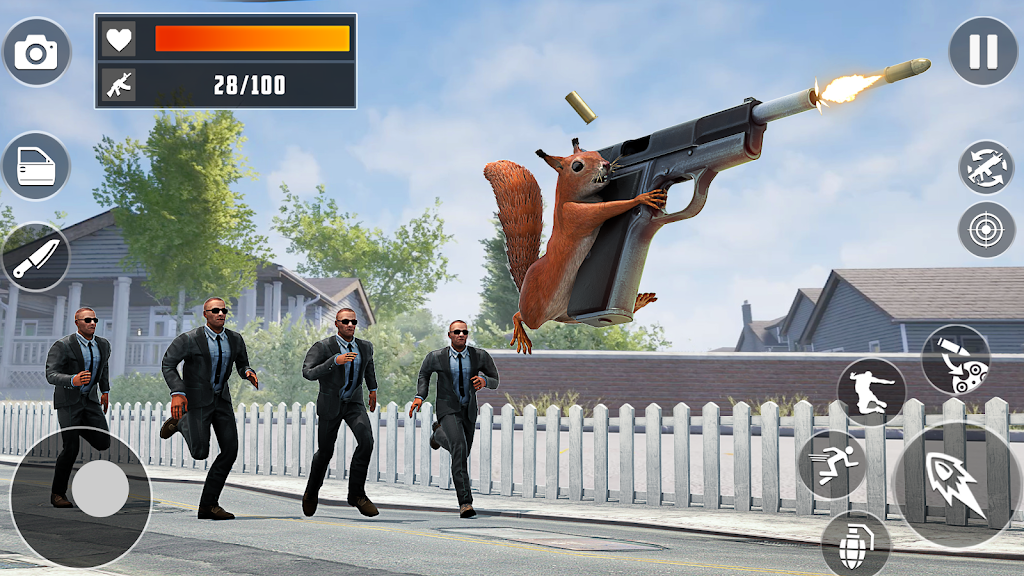The width and height of the screenshot is (1024, 576).
Task: Tap the camera view button
Action: pos(37,52)
